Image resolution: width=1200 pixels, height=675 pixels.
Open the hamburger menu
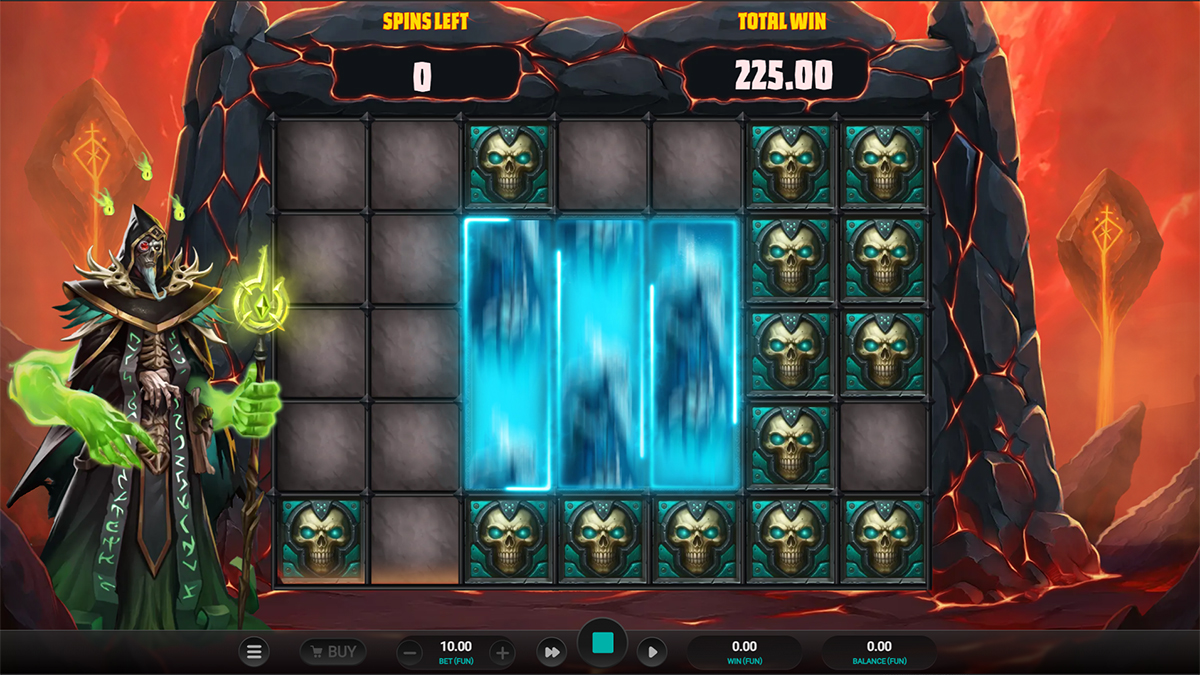click(254, 652)
